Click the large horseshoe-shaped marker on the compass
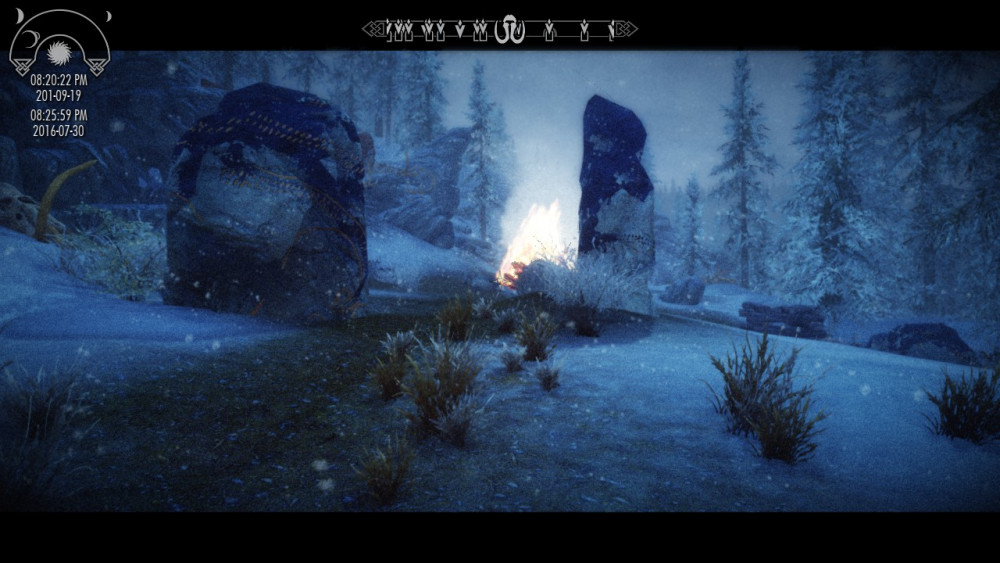 click(x=510, y=29)
